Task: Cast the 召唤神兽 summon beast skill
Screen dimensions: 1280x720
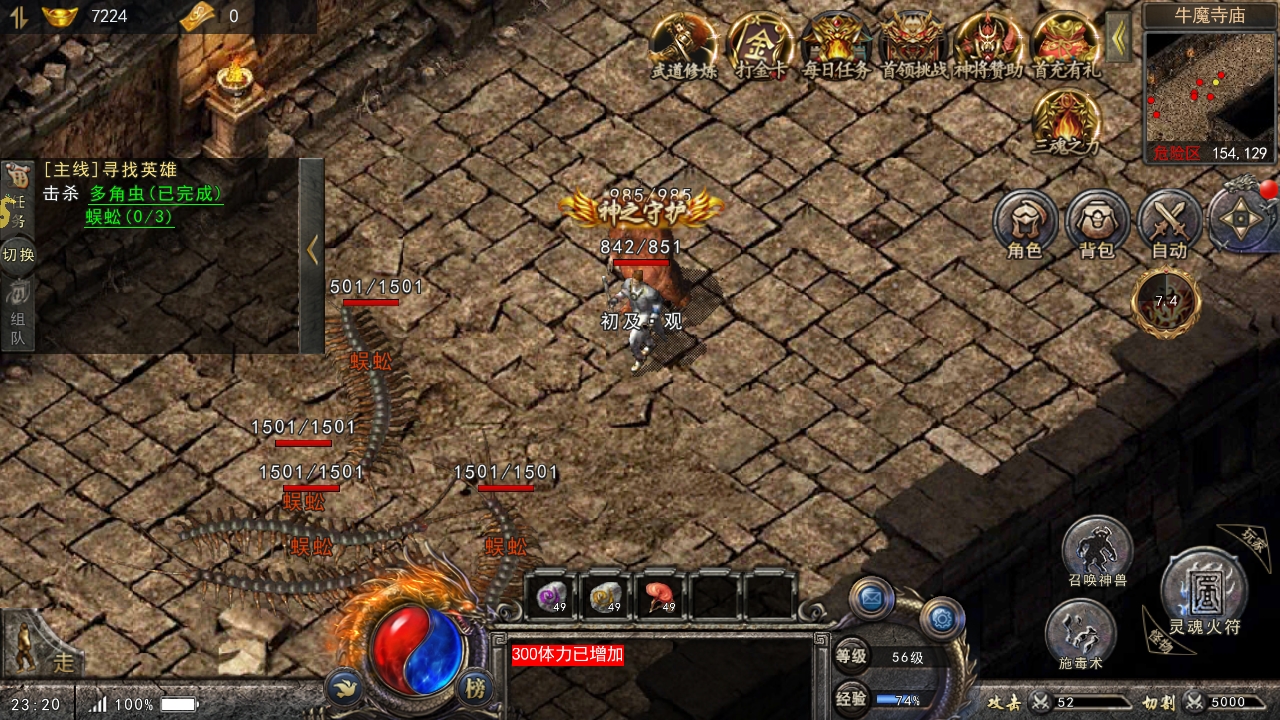Action: 1097,550
